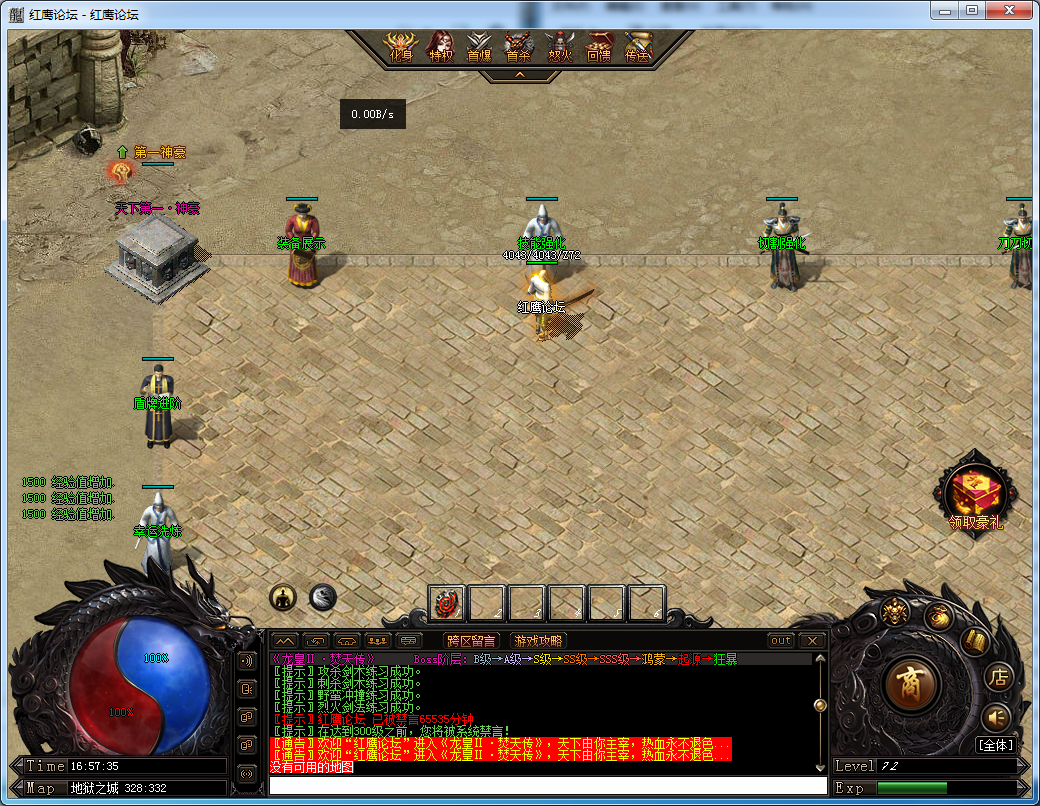The width and height of the screenshot is (1040, 806).
Task: Click the chat panel's out button
Action: point(780,641)
